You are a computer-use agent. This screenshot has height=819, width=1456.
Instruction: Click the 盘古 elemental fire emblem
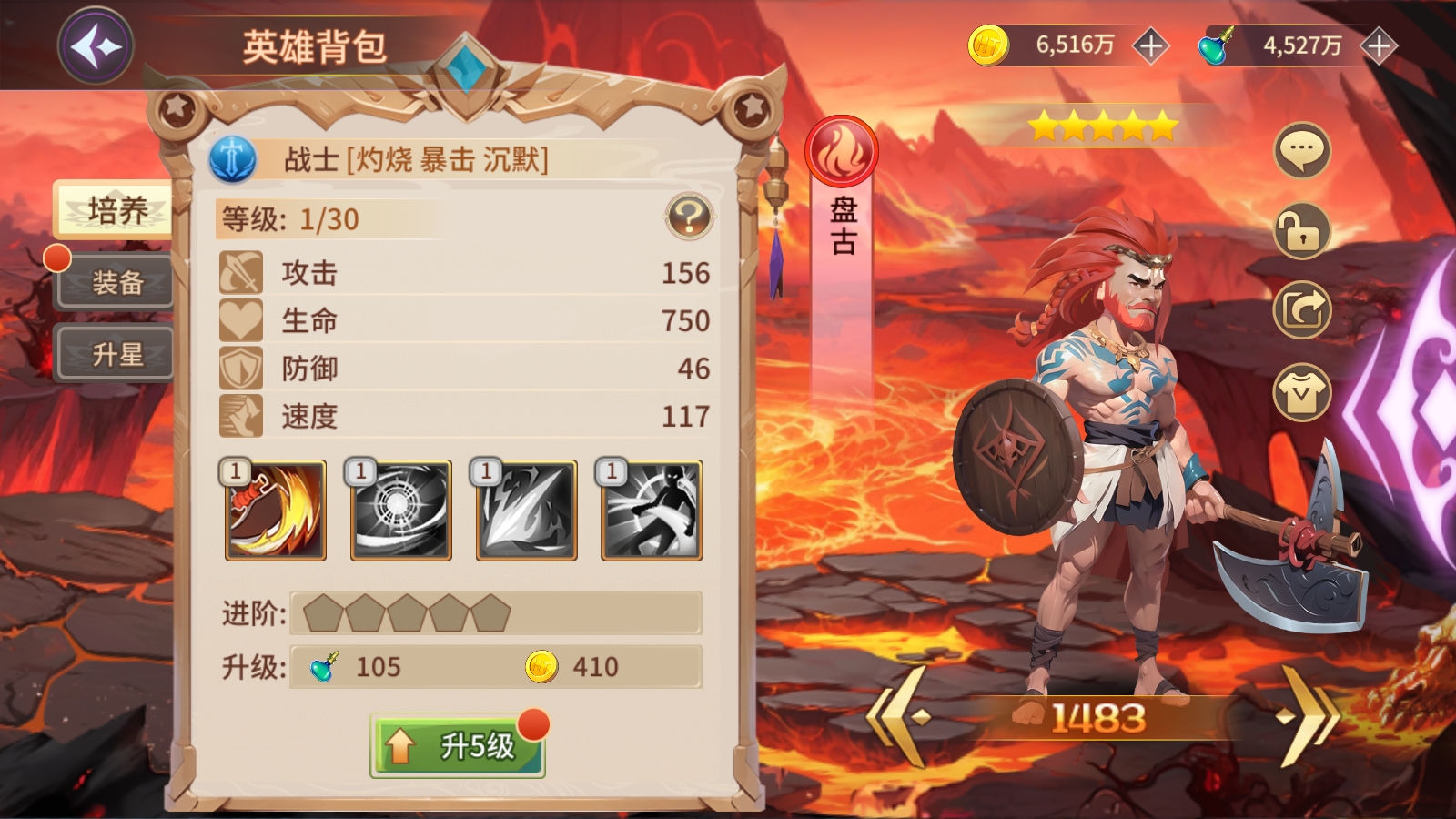[x=842, y=151]
